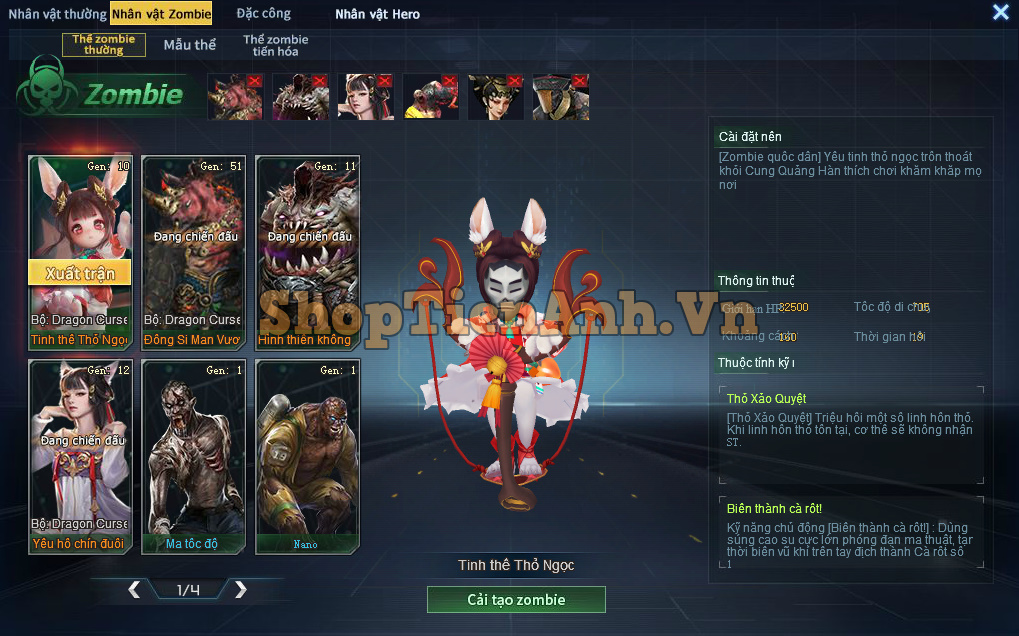Select the Nhân vật Zombie tab
This screenshot has width=1019, height=636.
point(161,14)
